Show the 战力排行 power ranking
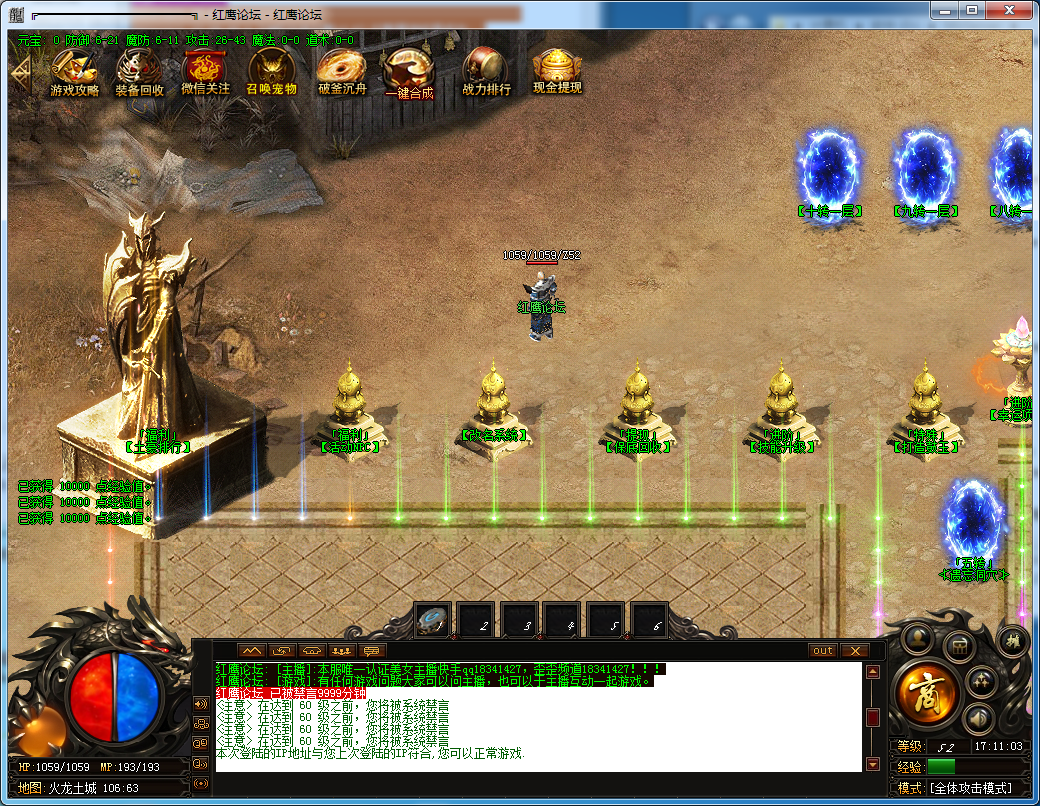The height and width of the screenshot is (806, 1040). pos(486,72)
